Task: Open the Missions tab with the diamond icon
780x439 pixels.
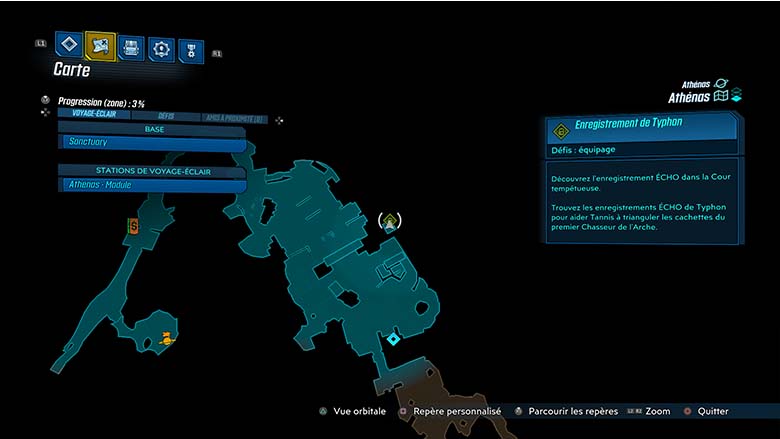Action: pos(68,44)
